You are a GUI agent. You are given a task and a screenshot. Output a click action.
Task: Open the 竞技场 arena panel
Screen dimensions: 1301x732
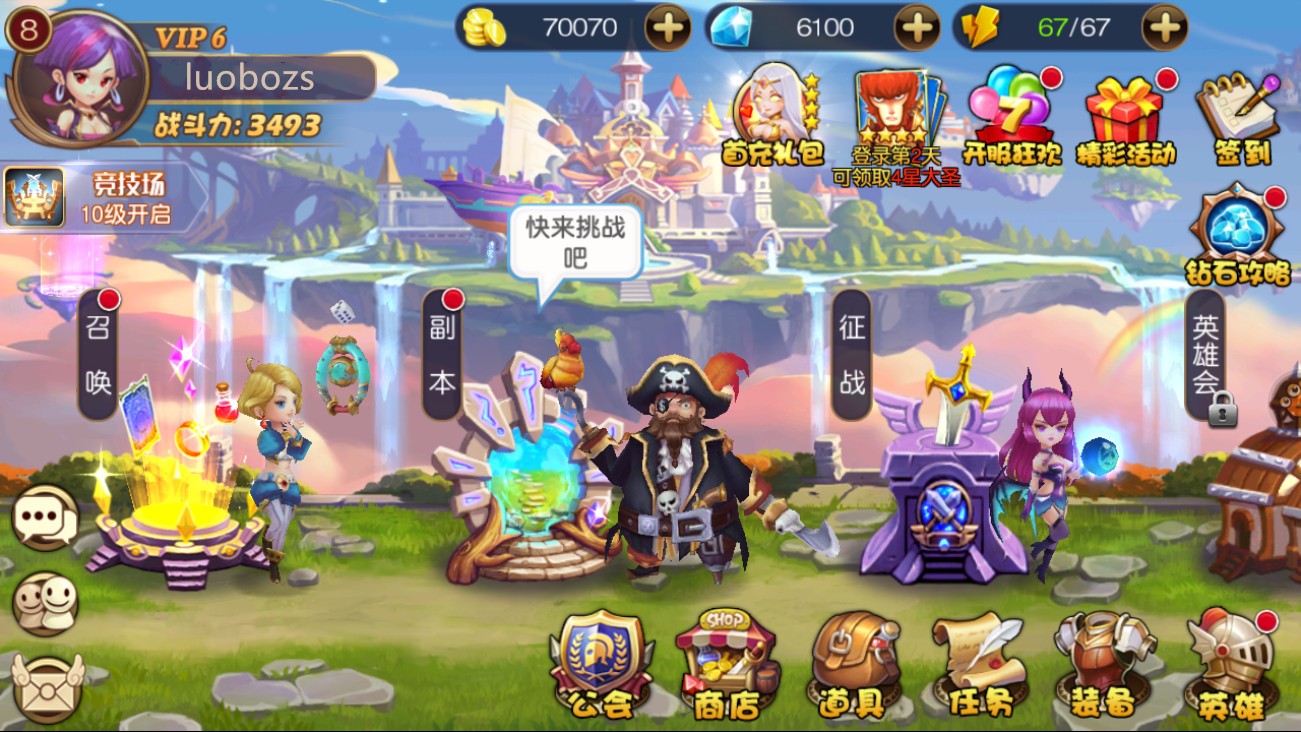[100, 197]
